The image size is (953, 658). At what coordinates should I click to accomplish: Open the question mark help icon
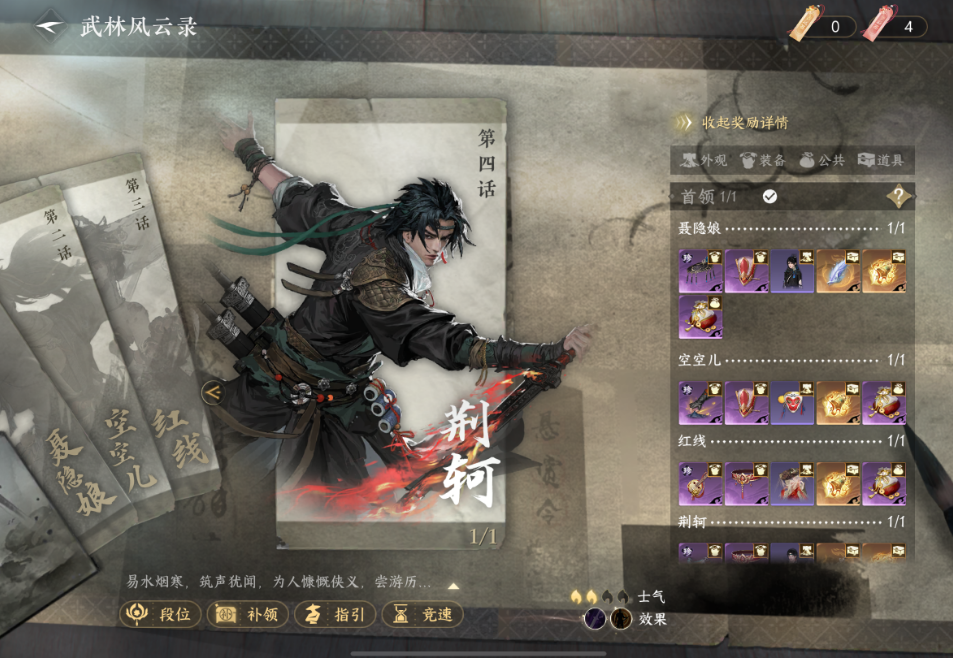900,196
